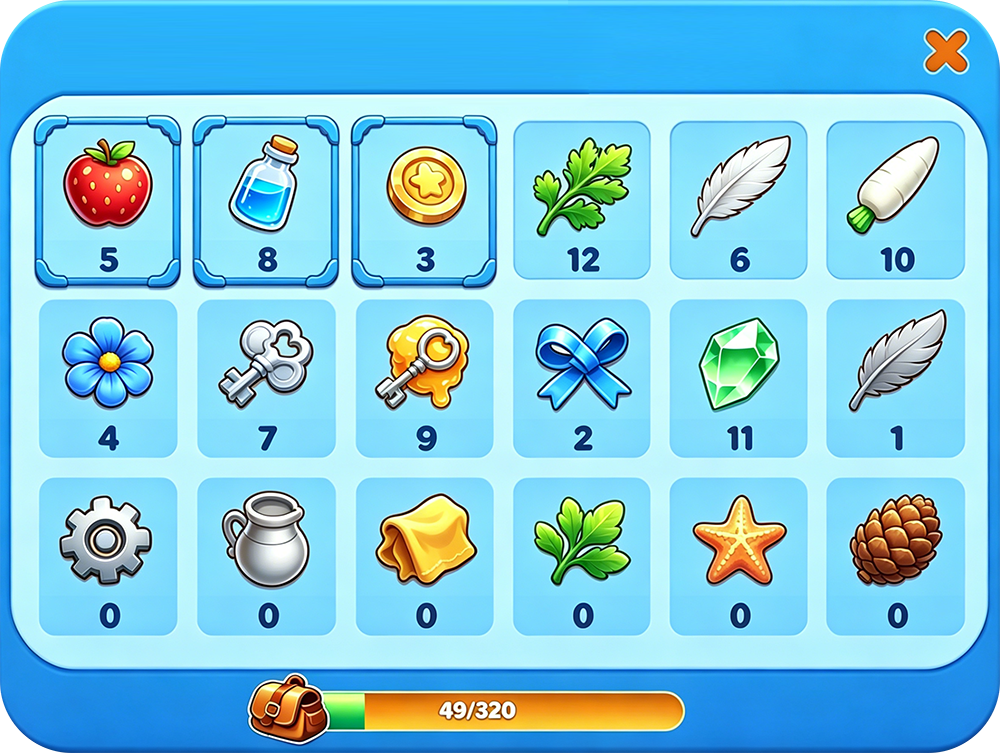Viewport: 1000px width, 753px height.
Task: Click the silver gear slot
Action: click(108, 556)
